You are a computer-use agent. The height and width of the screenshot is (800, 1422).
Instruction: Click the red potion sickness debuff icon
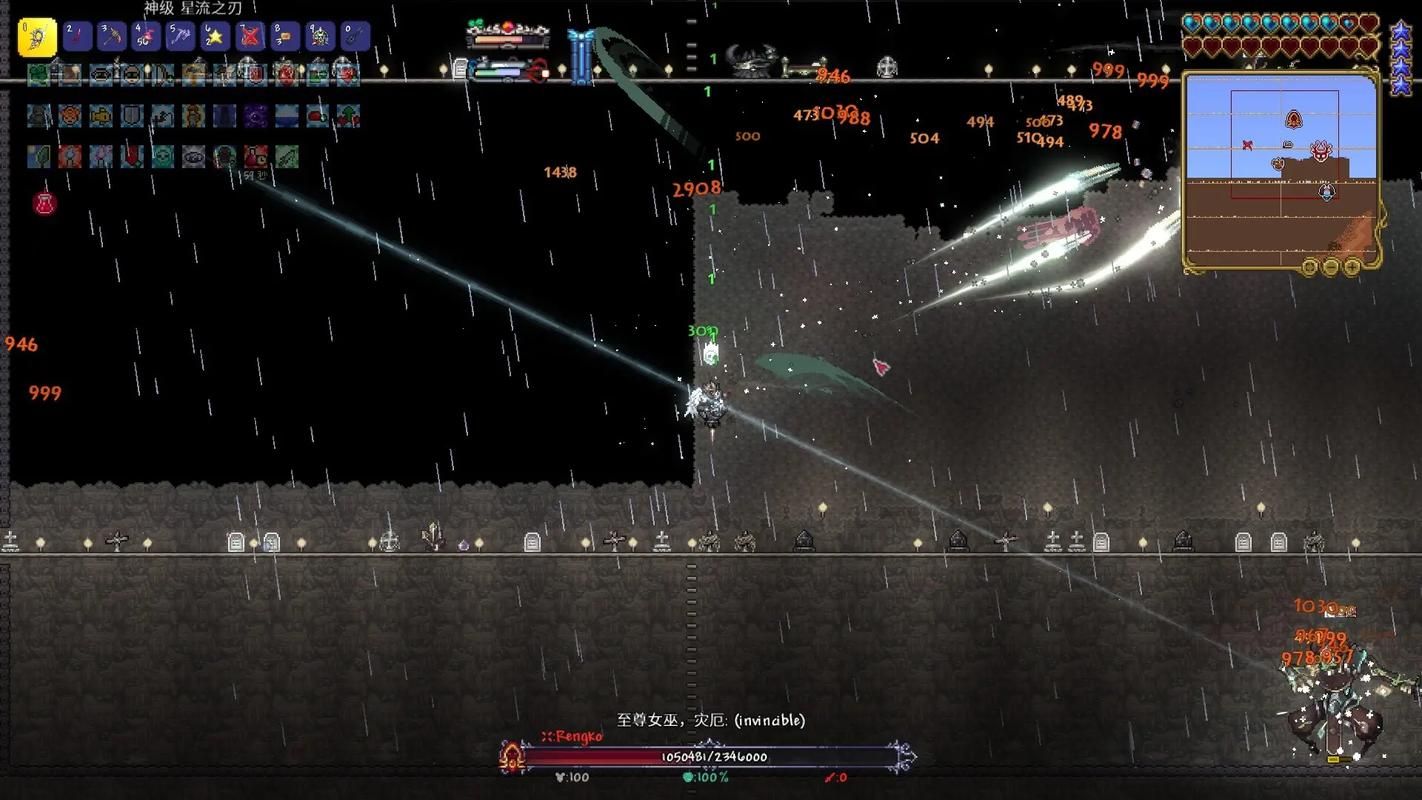(44, 203)
